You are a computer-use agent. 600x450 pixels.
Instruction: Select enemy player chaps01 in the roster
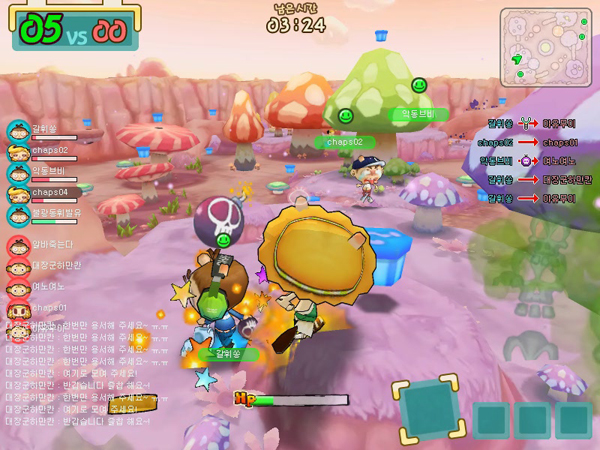pyautogui.click(x=48, y=307)
